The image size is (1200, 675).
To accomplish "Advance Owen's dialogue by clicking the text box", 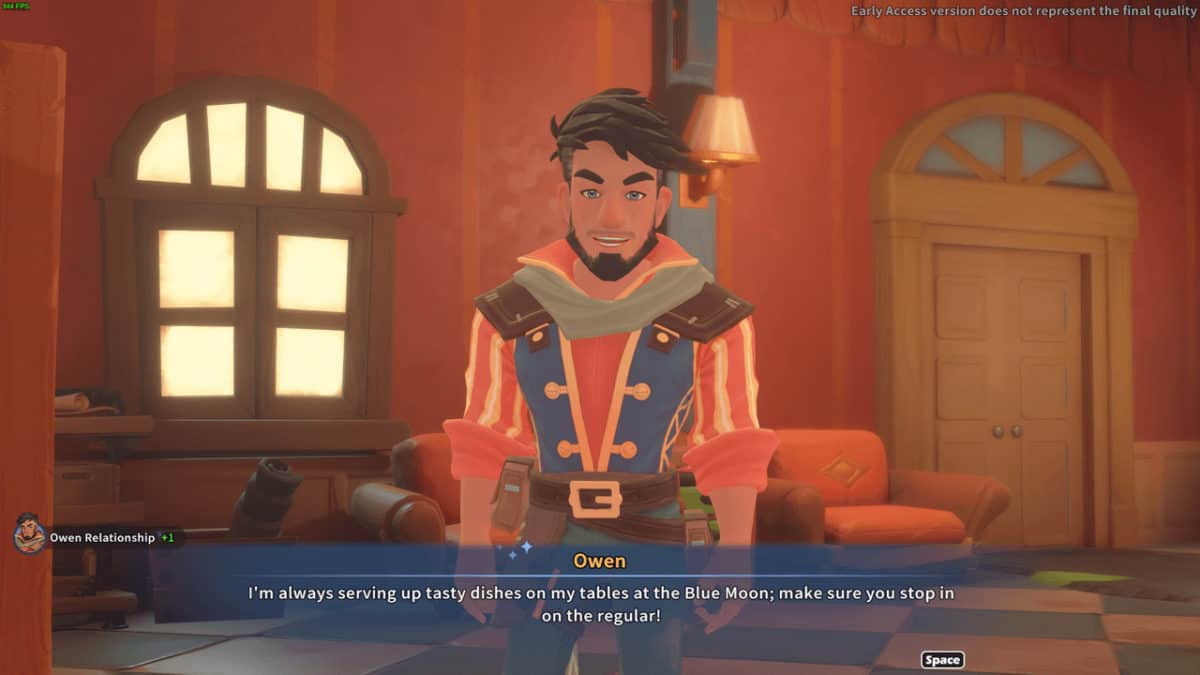I will pos(600,604).
